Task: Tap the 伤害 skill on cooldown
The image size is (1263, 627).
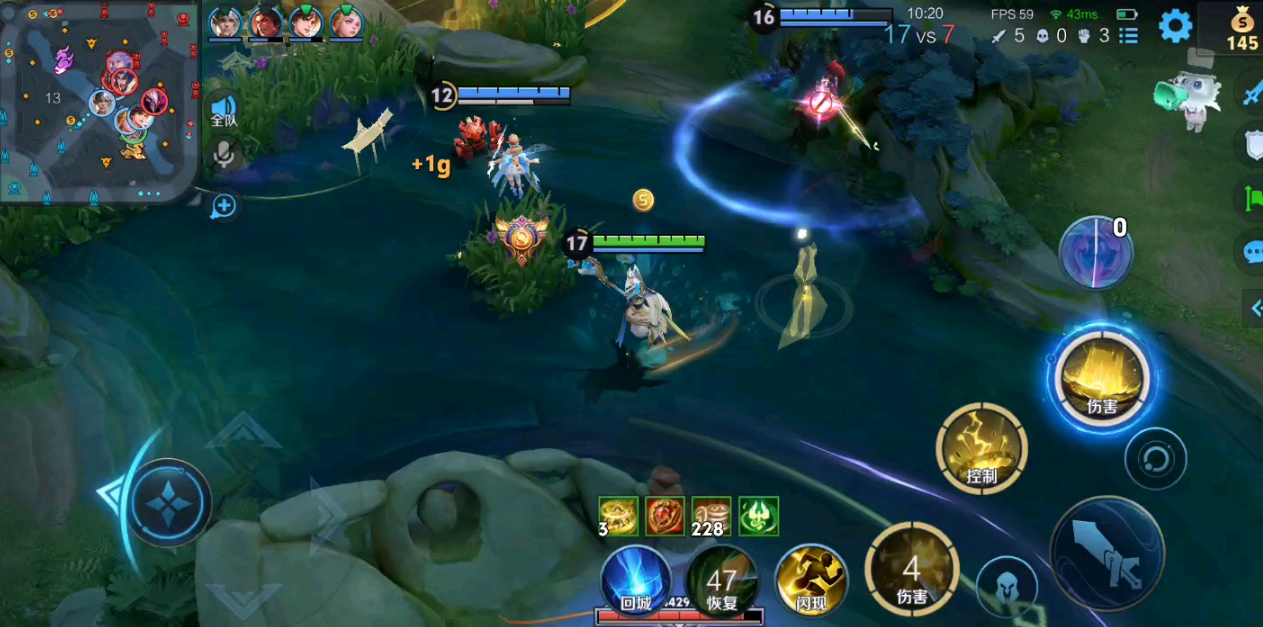Action: 911,570
